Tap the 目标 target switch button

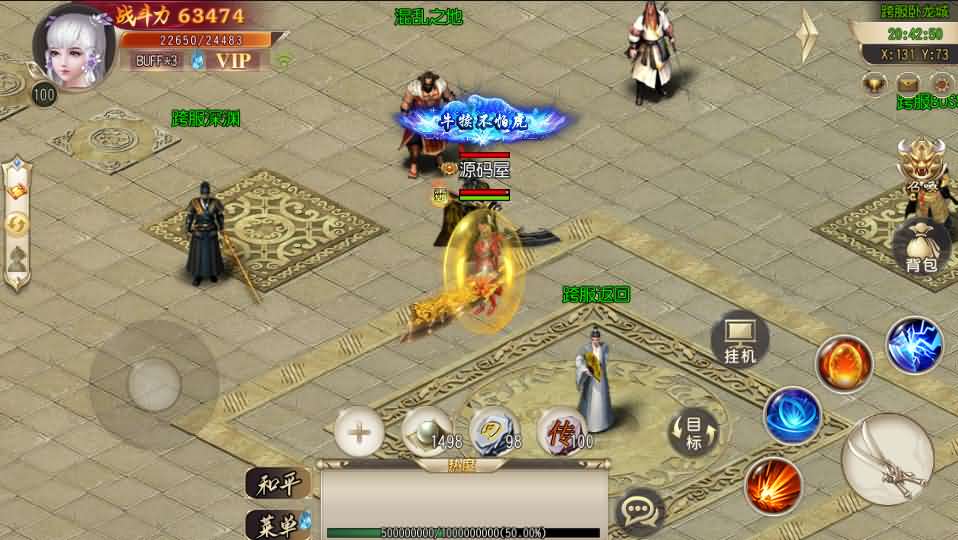pos(694,433)
